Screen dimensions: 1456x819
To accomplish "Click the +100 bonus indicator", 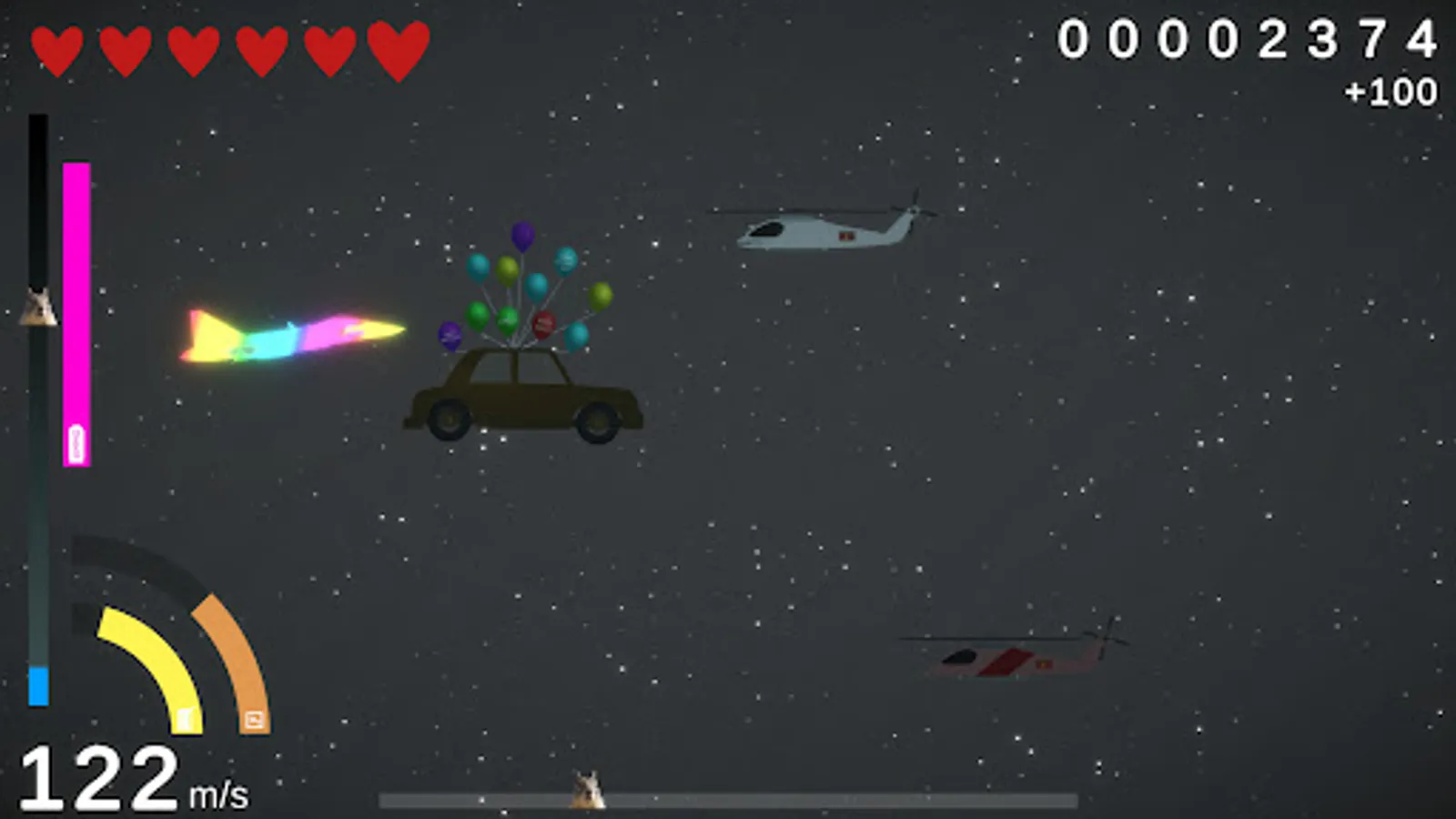I will click(1390, 91).
